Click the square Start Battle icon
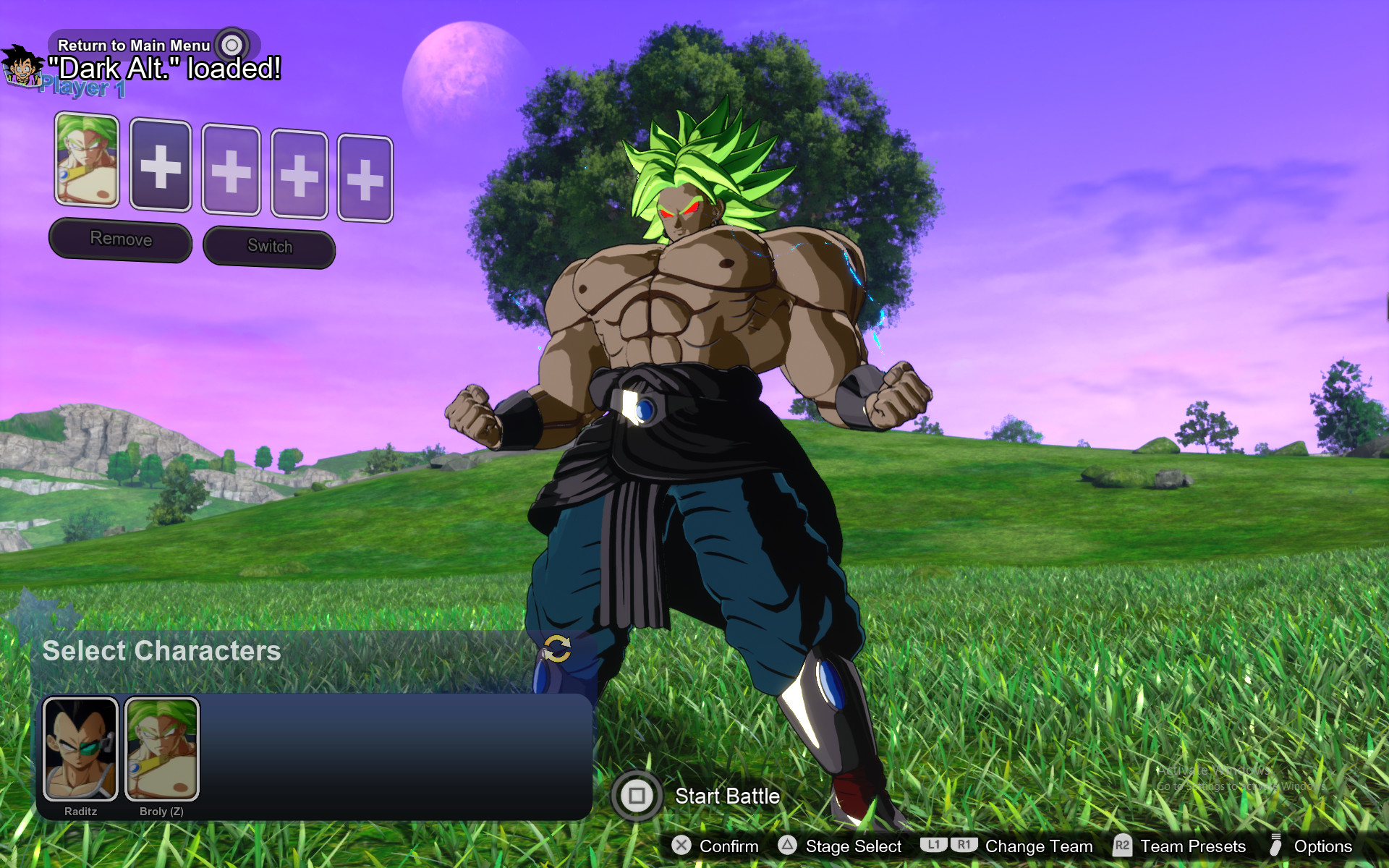This screenshot has height=868, width=1389. (637, 796)
